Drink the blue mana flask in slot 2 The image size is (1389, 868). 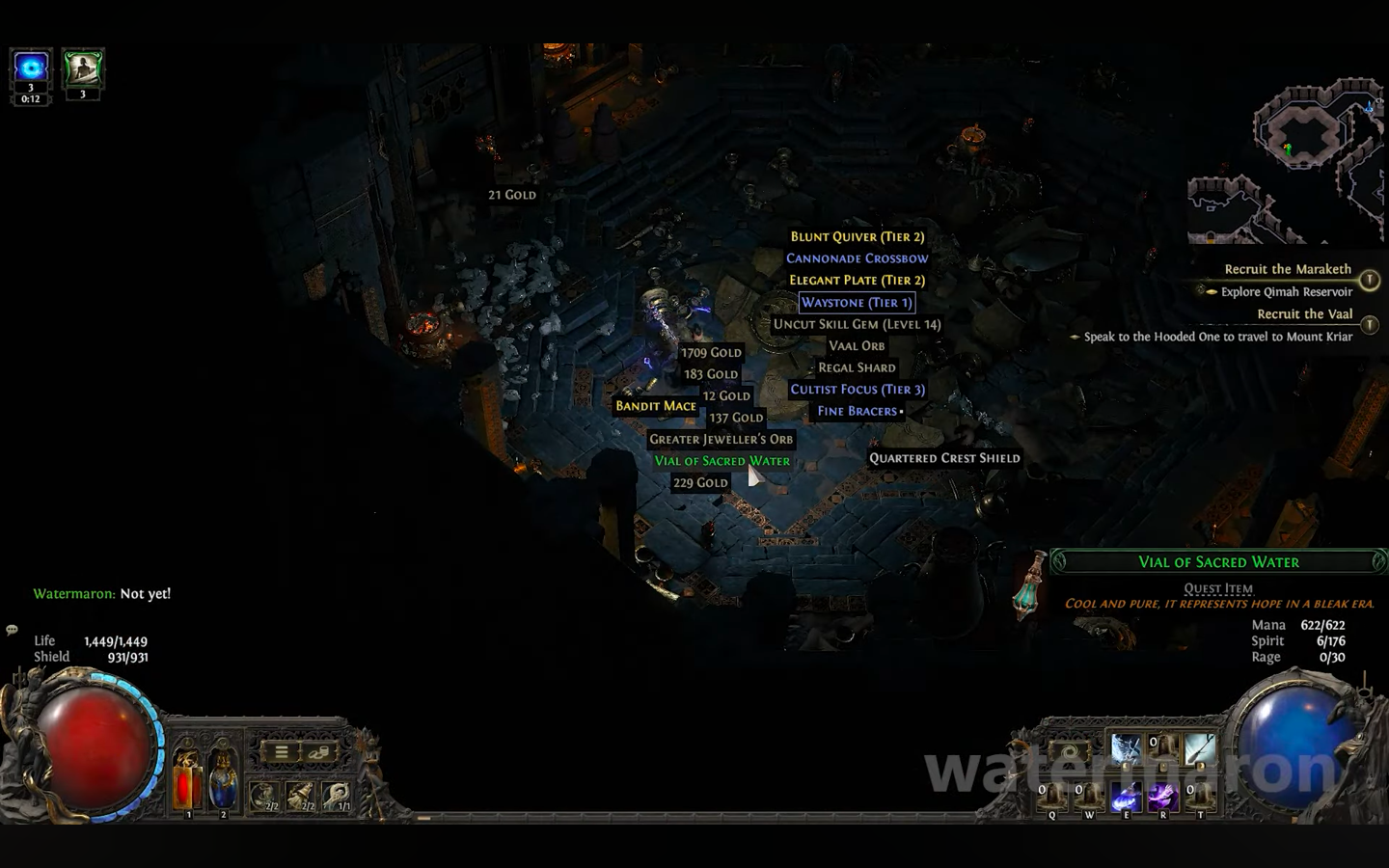tap(223, 777)
